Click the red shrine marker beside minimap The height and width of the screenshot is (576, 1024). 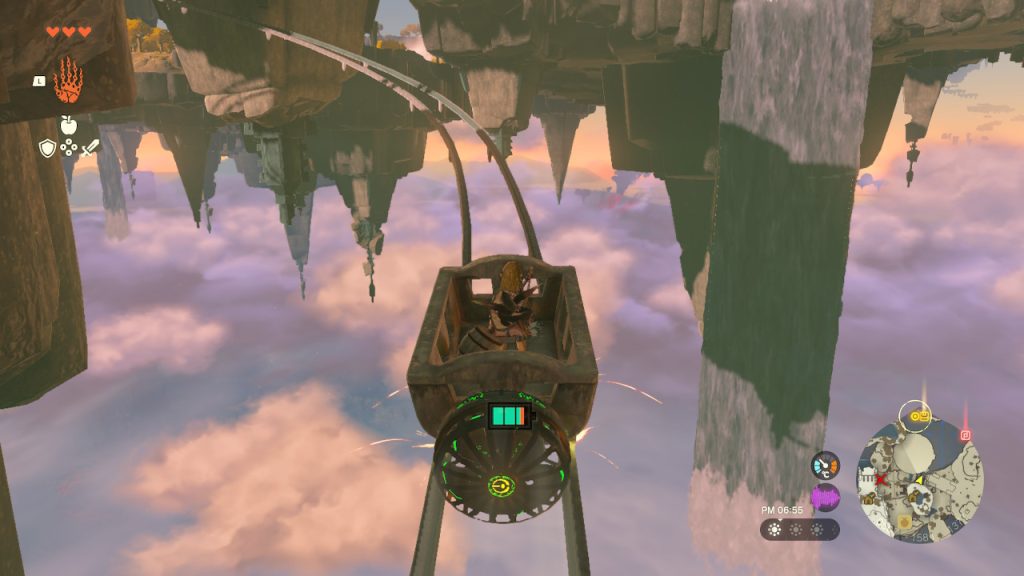tap(965, 435)
